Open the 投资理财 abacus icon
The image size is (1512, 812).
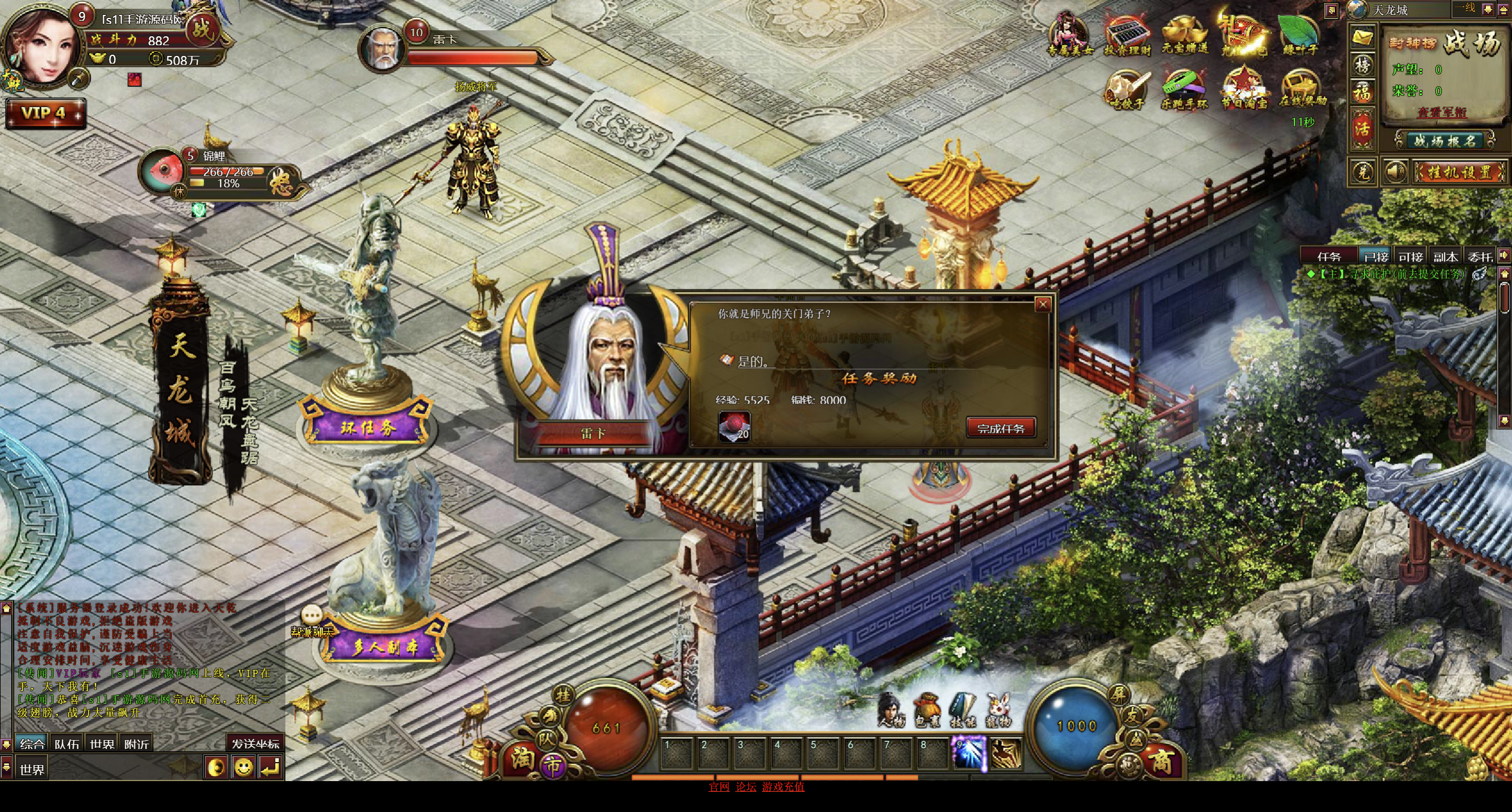tap(1127, 34)
